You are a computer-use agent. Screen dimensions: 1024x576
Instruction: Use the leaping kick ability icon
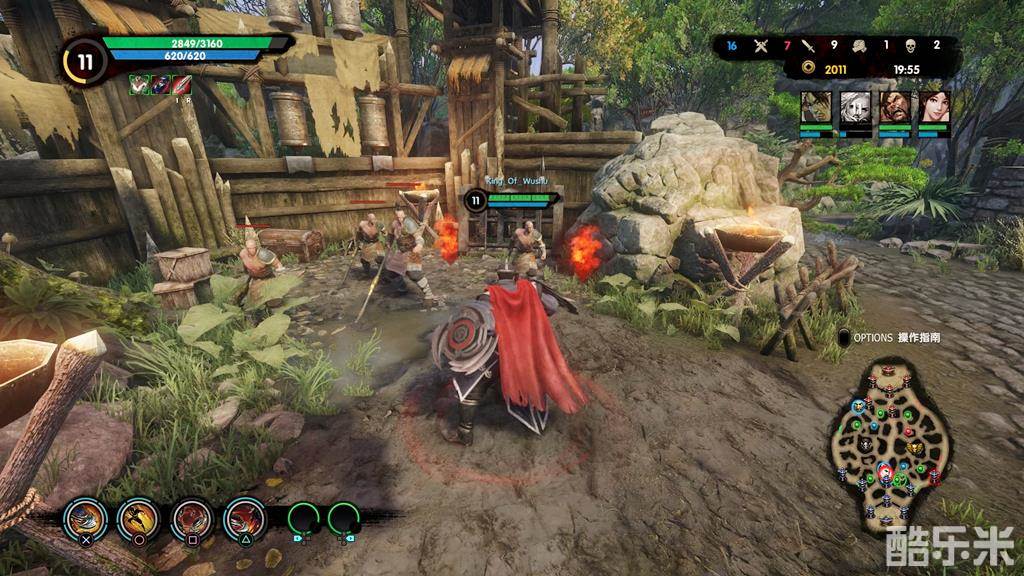[139, 518]
